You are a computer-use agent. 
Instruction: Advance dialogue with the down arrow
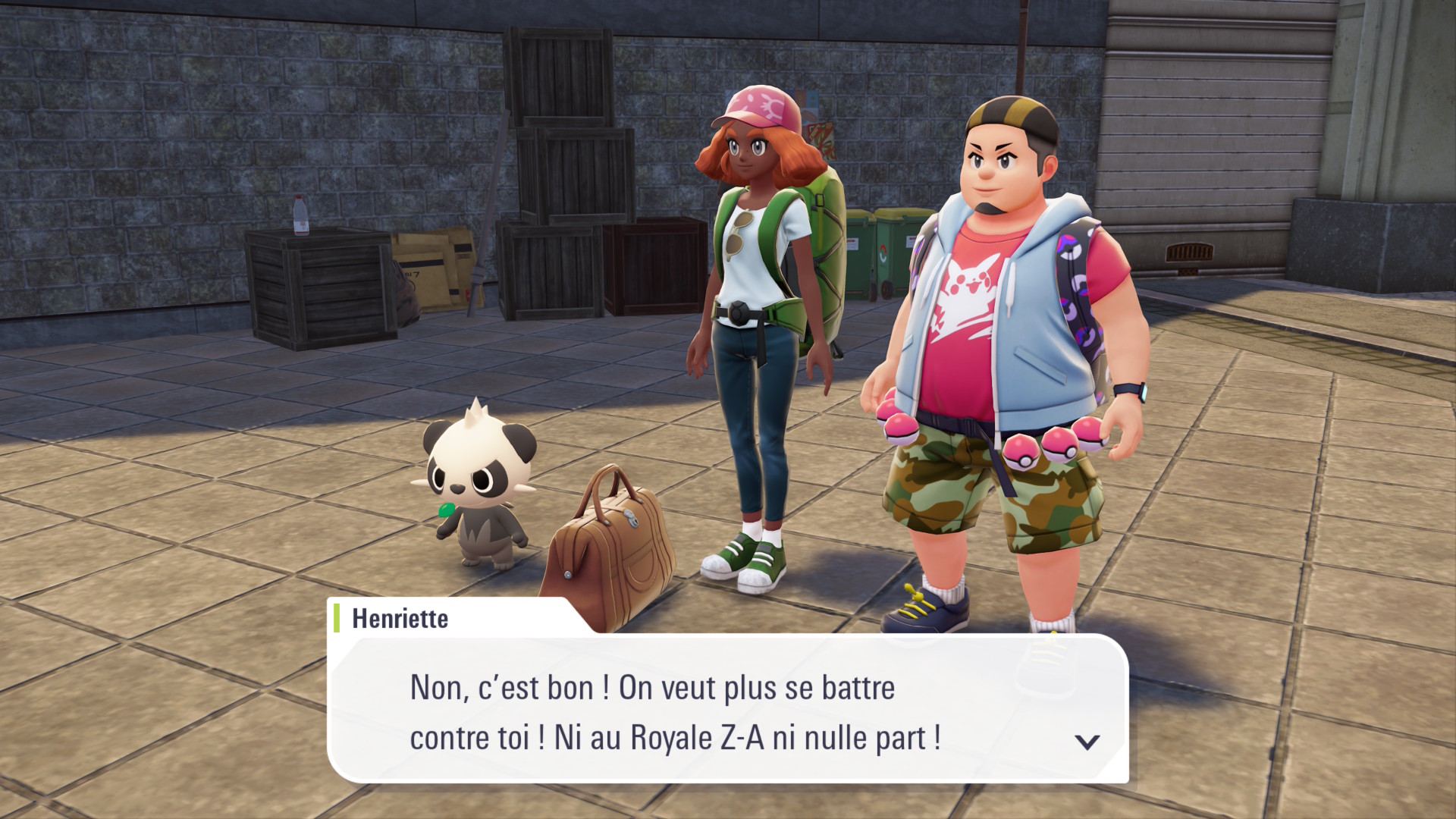coord(1087,742)
